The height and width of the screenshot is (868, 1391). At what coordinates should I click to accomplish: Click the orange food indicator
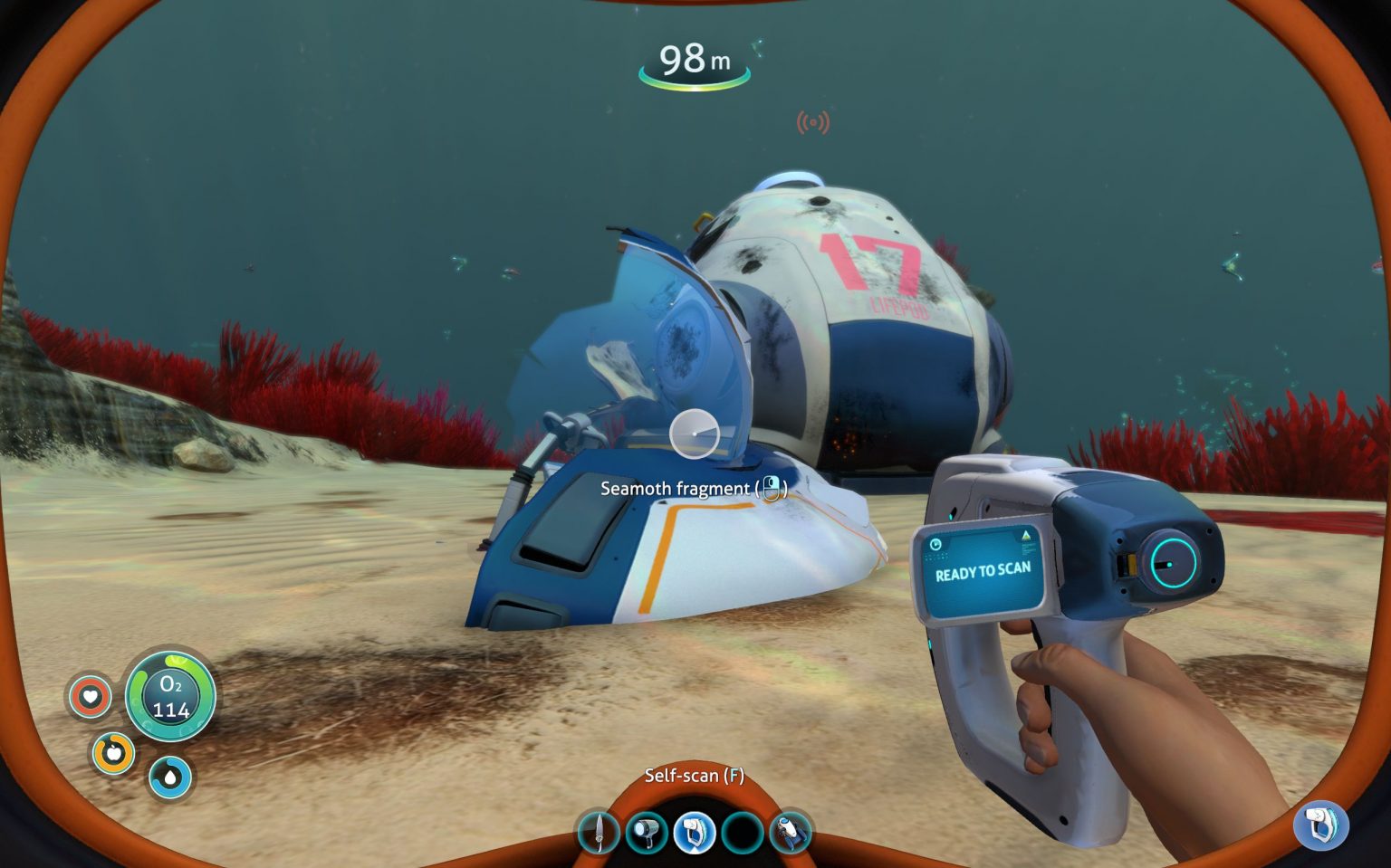coord(114,752)
